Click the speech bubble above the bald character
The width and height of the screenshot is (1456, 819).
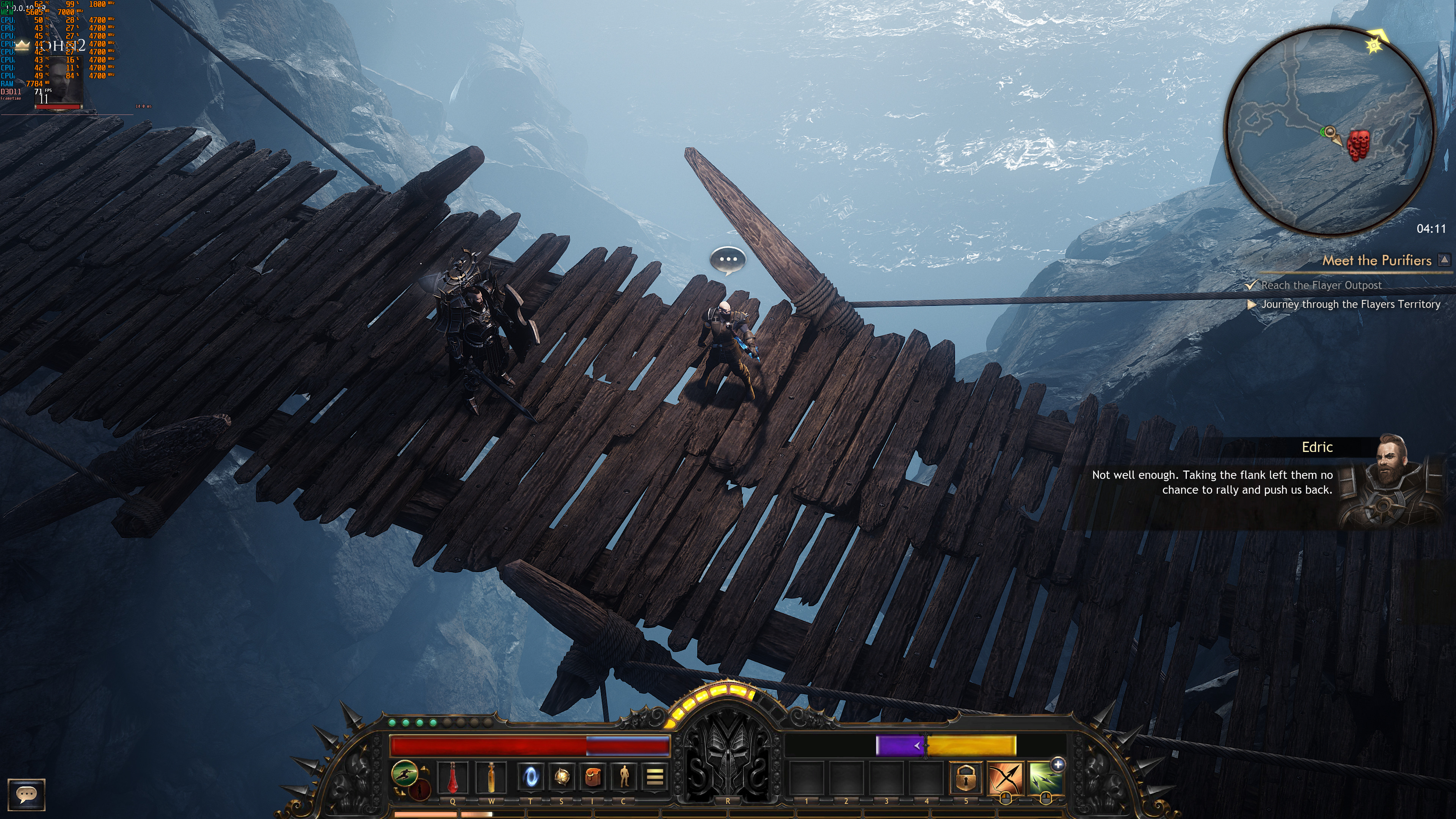point(728,260)
